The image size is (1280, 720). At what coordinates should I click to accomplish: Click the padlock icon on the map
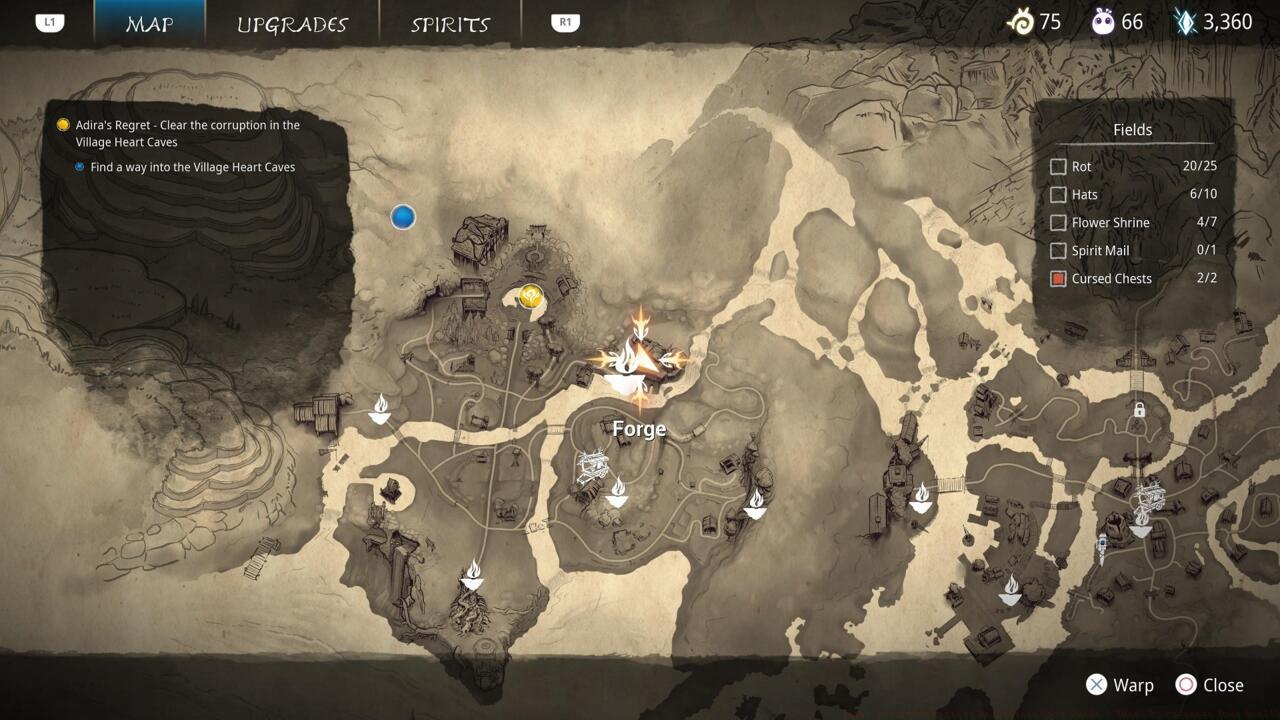1139,409
